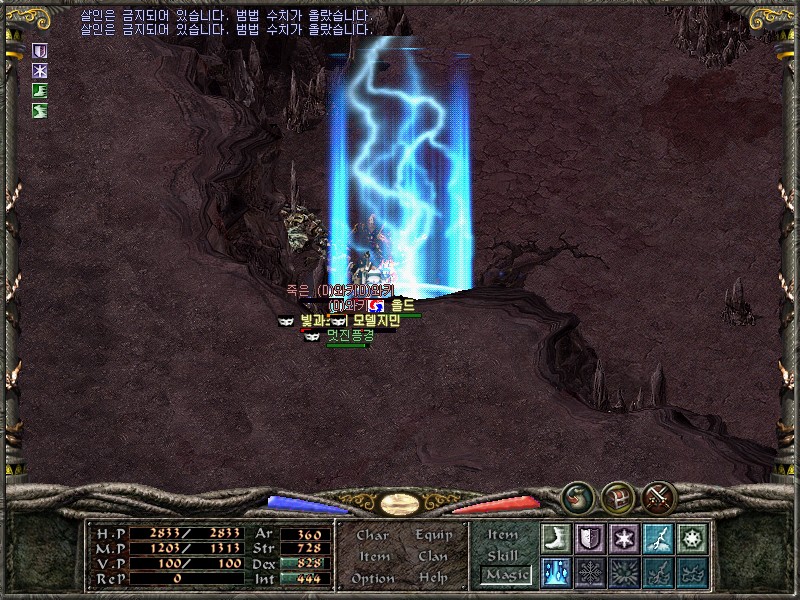Toggle the crossed swords round button
Image resolution: width=800 pixels, height=600 pixels.
click(x=658, y=496)
